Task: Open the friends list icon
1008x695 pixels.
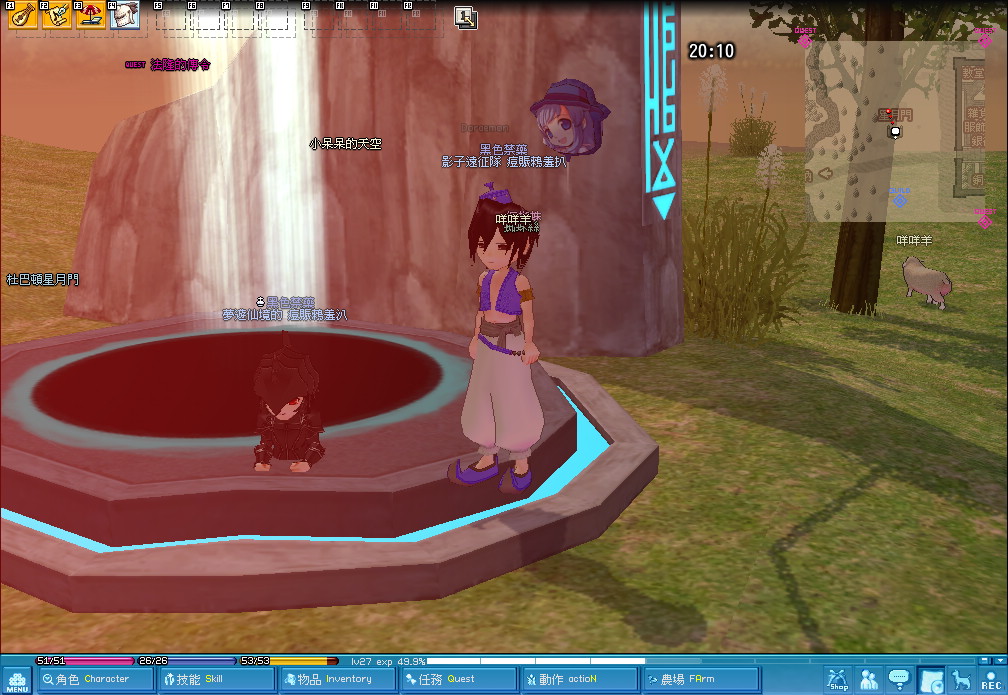Action: [x=869, y=680]
